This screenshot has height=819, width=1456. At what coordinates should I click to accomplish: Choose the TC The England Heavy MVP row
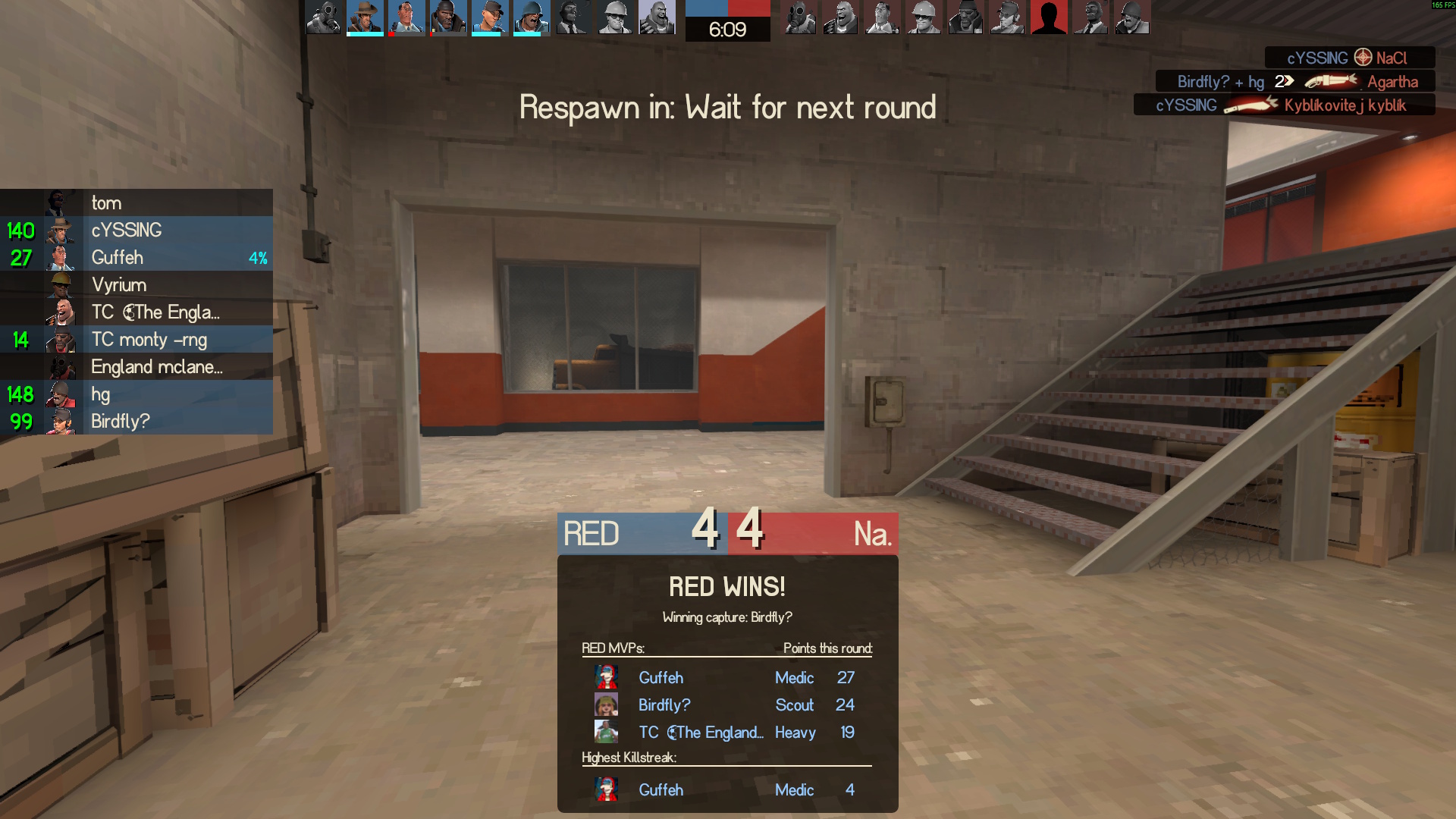(726, 733)
